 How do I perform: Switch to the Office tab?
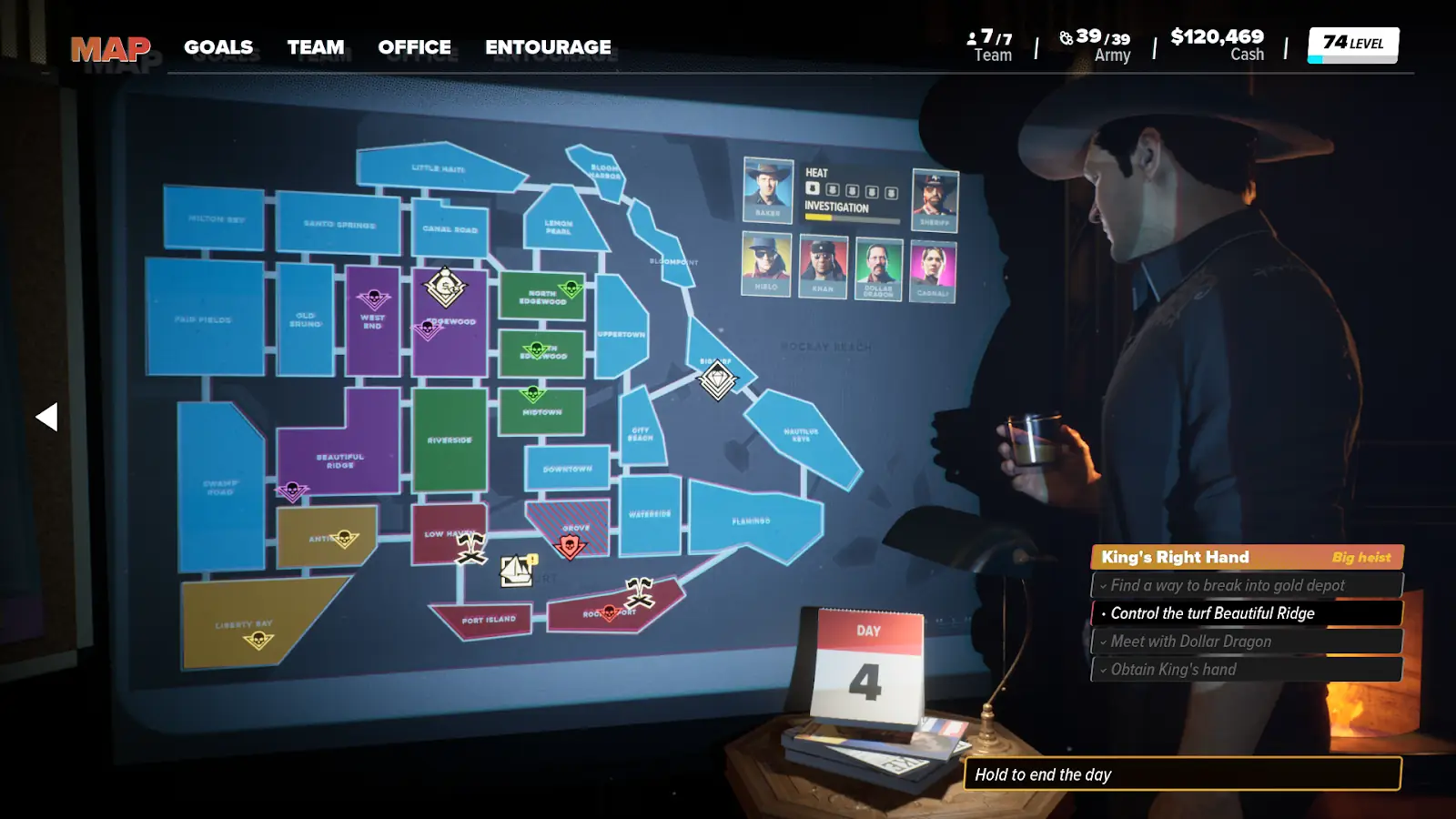414,47
